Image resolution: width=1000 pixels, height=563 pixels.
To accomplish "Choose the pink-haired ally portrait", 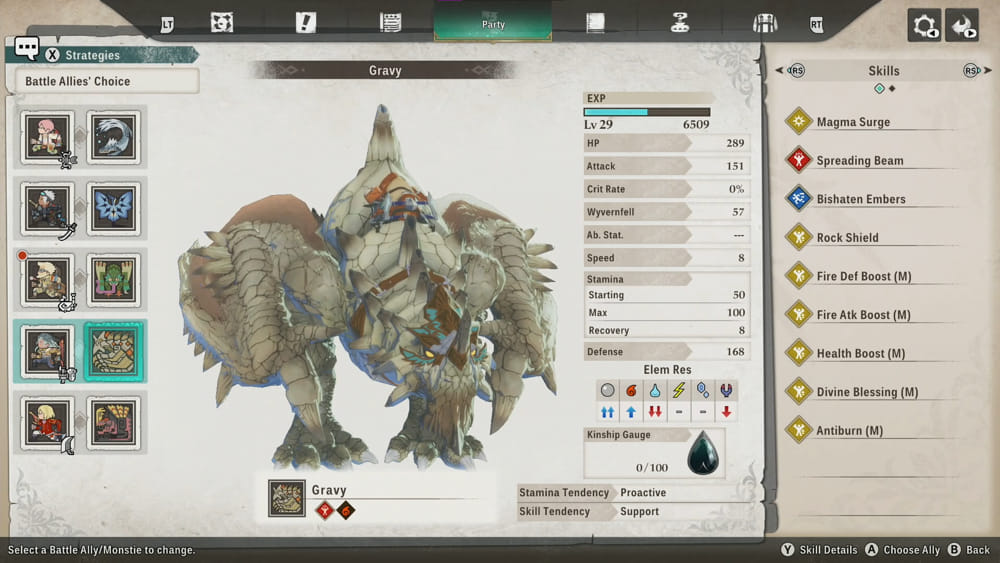I will (48, 137).
